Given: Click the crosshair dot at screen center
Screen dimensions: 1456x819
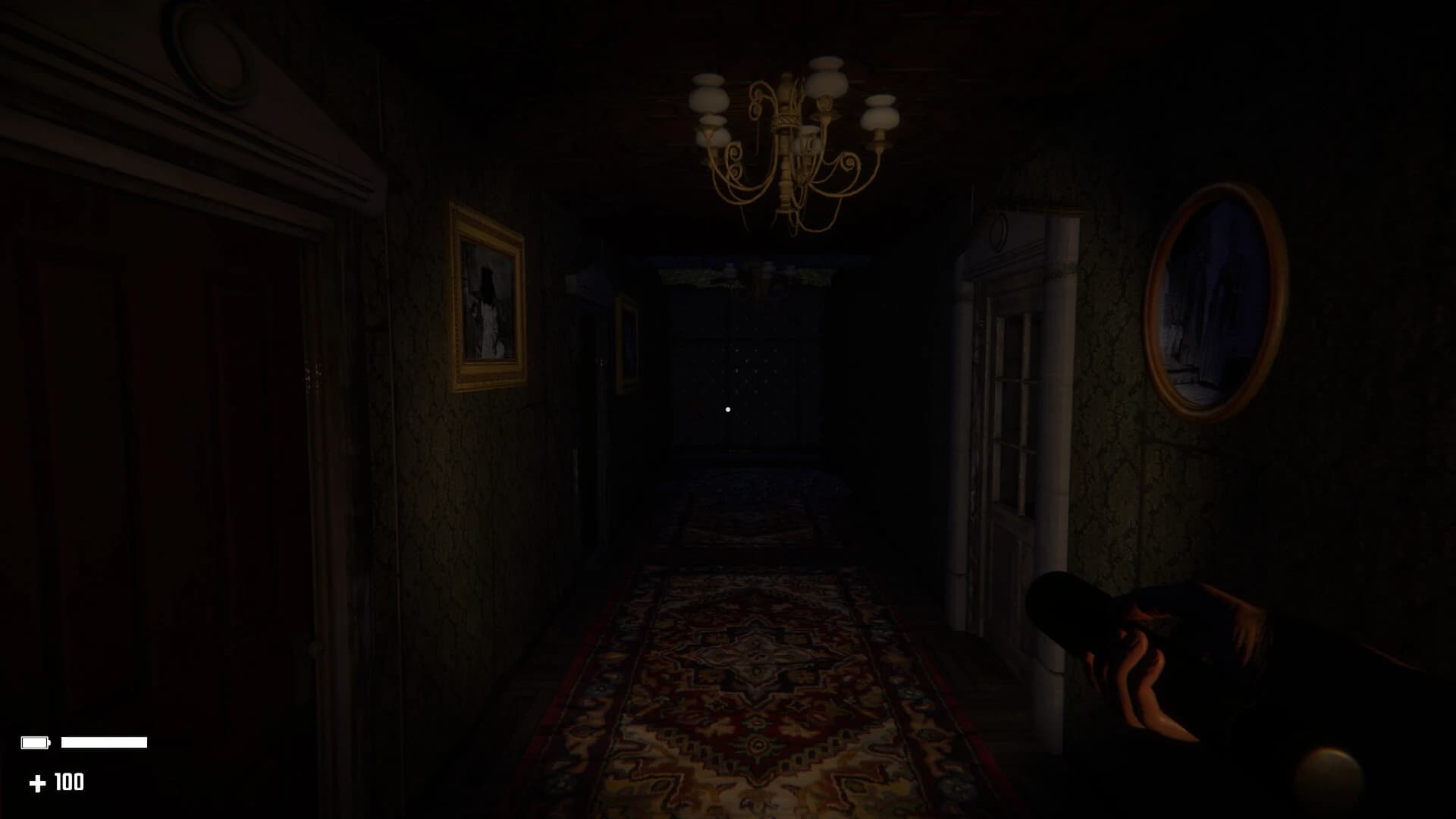Looking at the screenshot, I should [728, 409].
